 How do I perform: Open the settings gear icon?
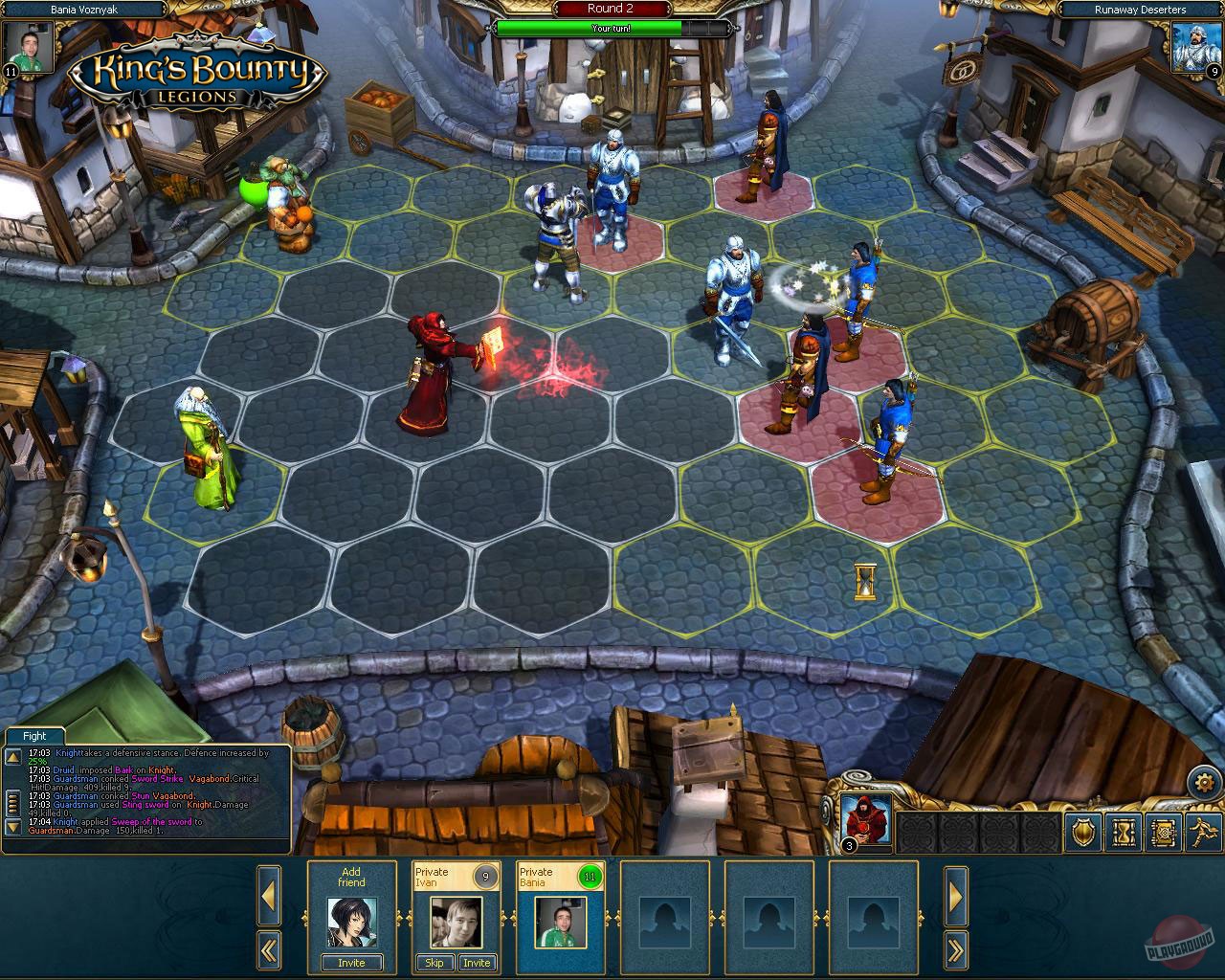pos(1206,781)
